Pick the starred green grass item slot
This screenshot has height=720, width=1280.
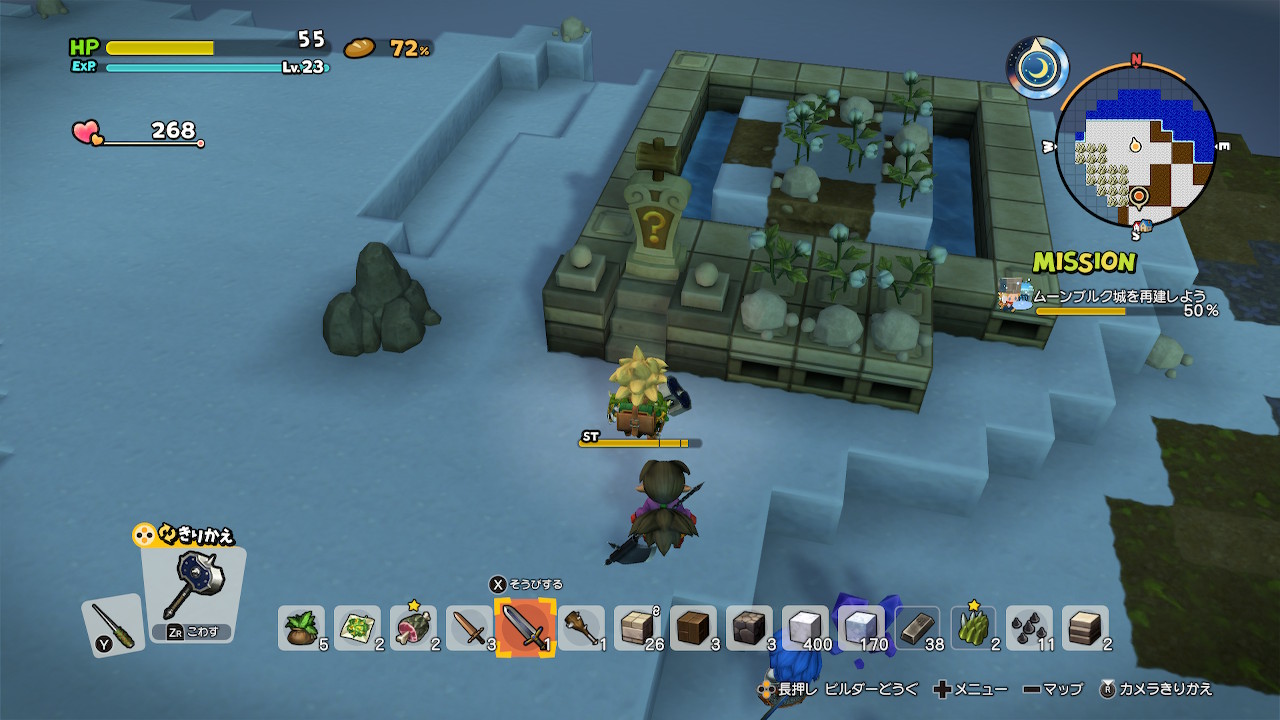[973, 628]
